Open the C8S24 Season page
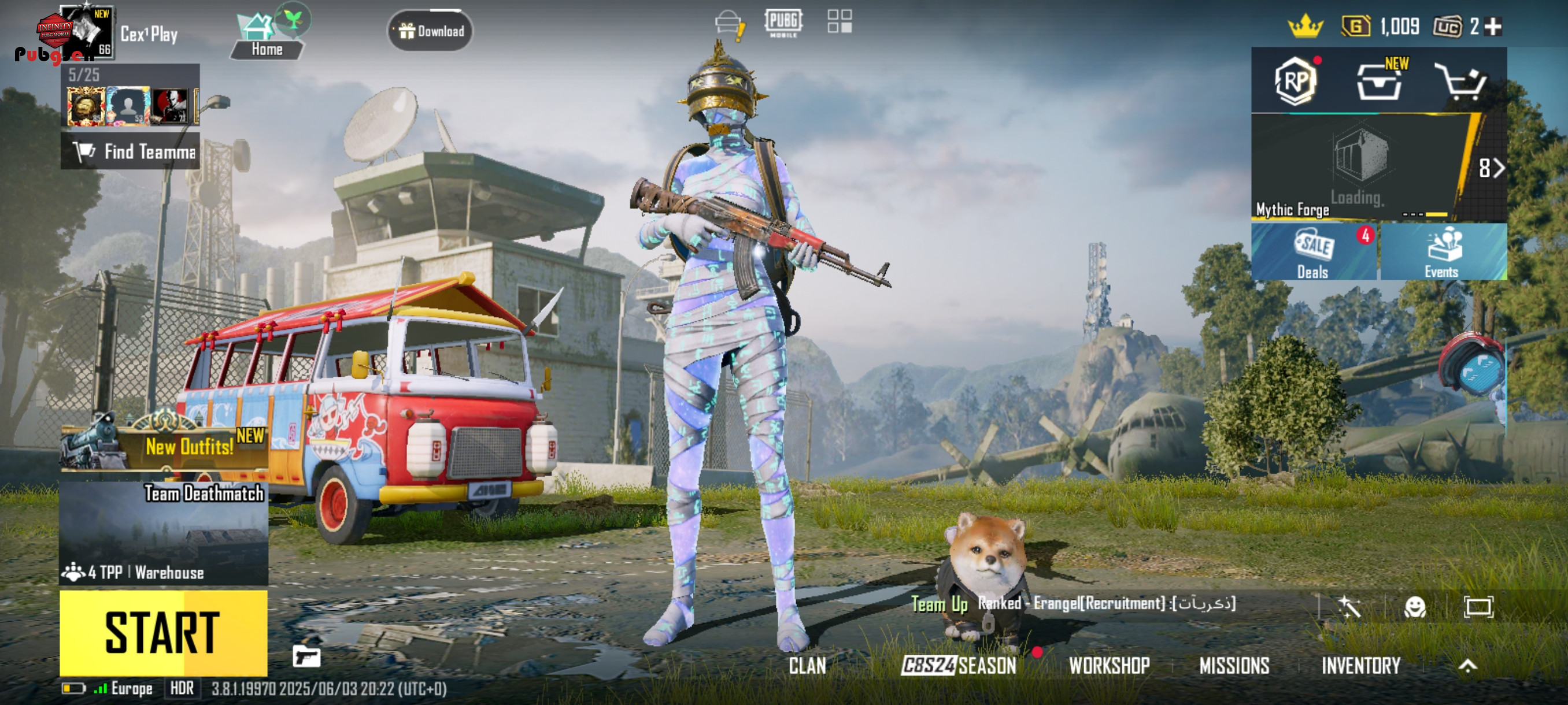Viewport: 1568px width, 705px height. tap(959, 666)
